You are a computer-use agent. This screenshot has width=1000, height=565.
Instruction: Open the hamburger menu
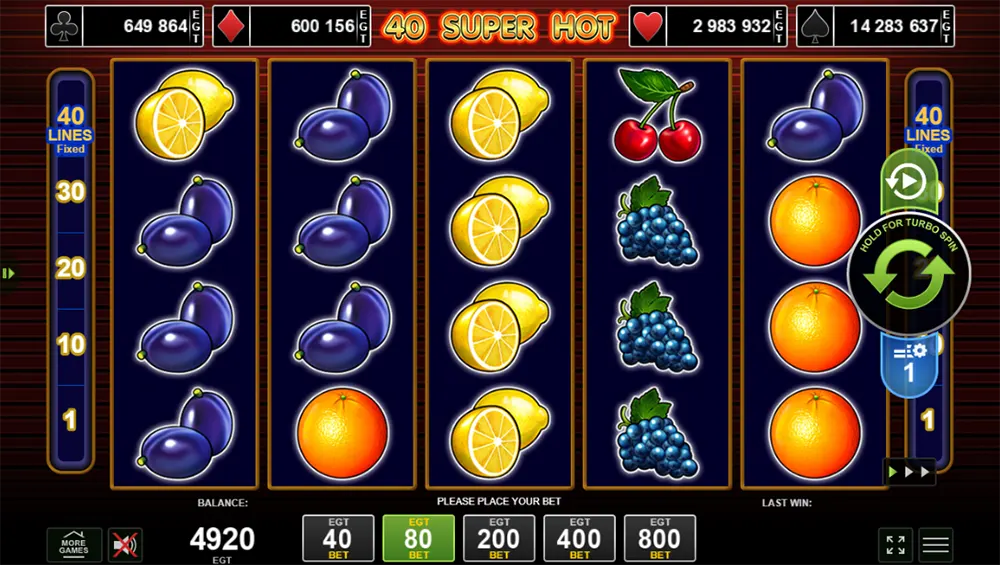coord(936,545)
